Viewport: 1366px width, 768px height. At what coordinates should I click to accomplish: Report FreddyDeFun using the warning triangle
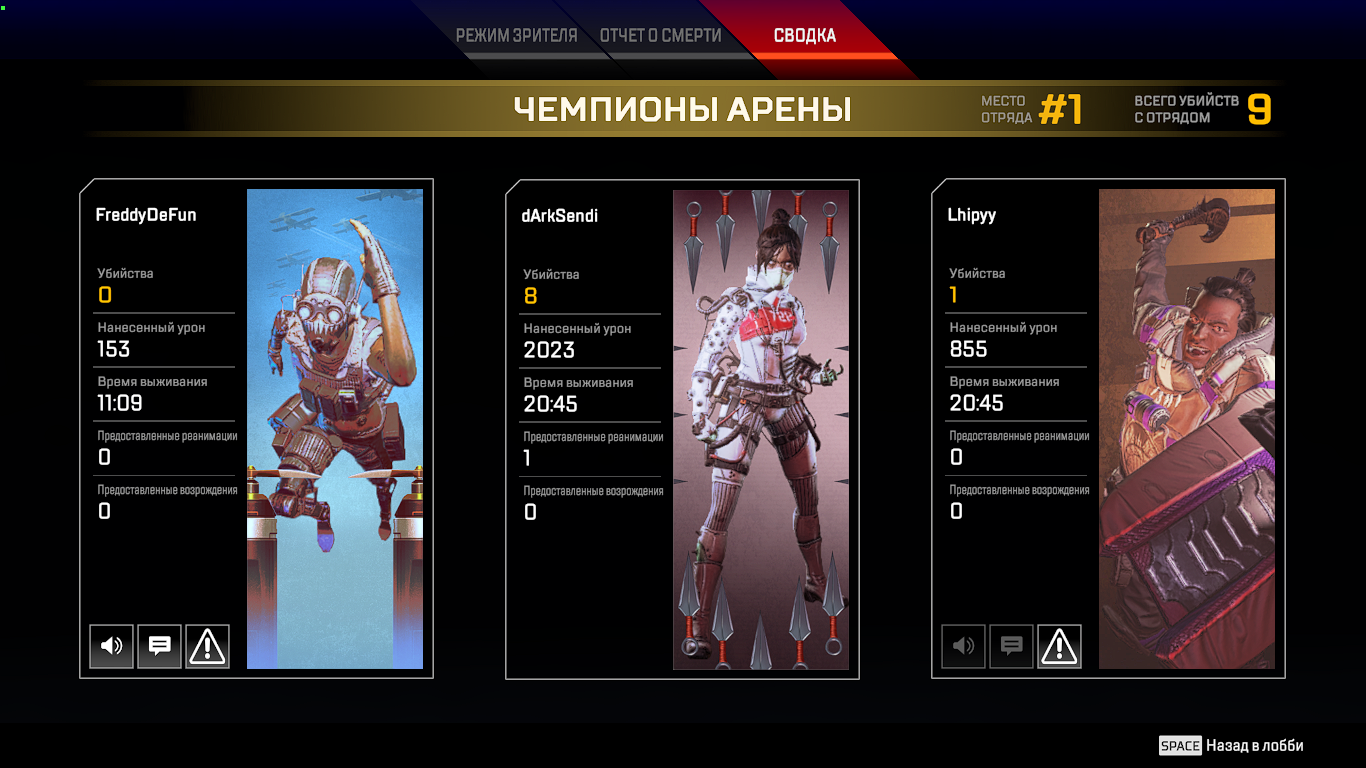click(207, 646)
